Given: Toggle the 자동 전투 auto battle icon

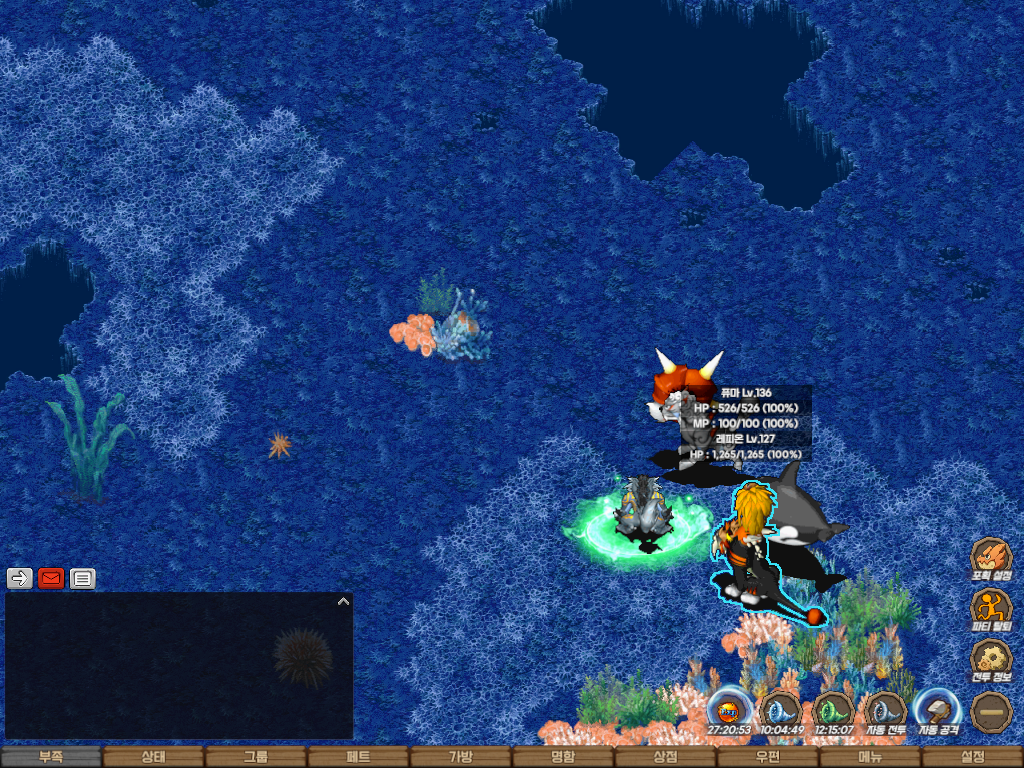Looking at the screenshot, I should pos(885,710).
